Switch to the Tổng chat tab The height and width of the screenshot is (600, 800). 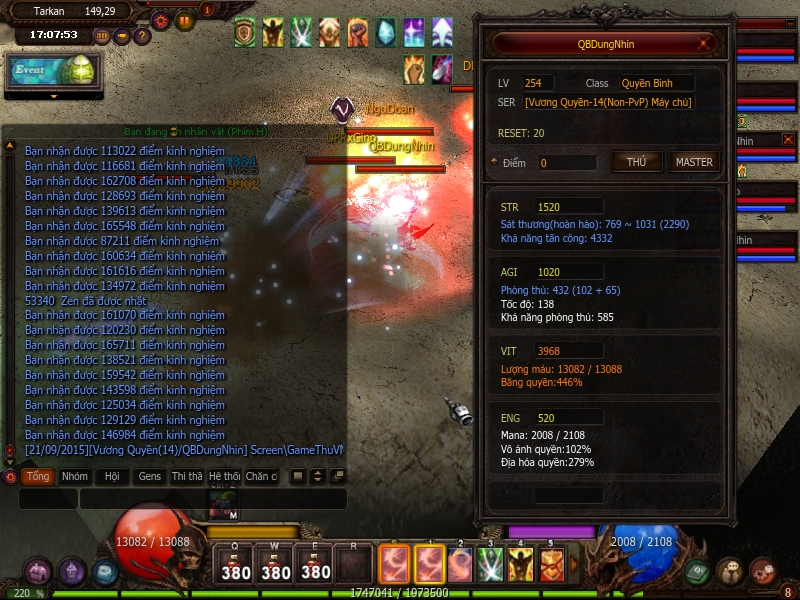click(x=38, y=477)
